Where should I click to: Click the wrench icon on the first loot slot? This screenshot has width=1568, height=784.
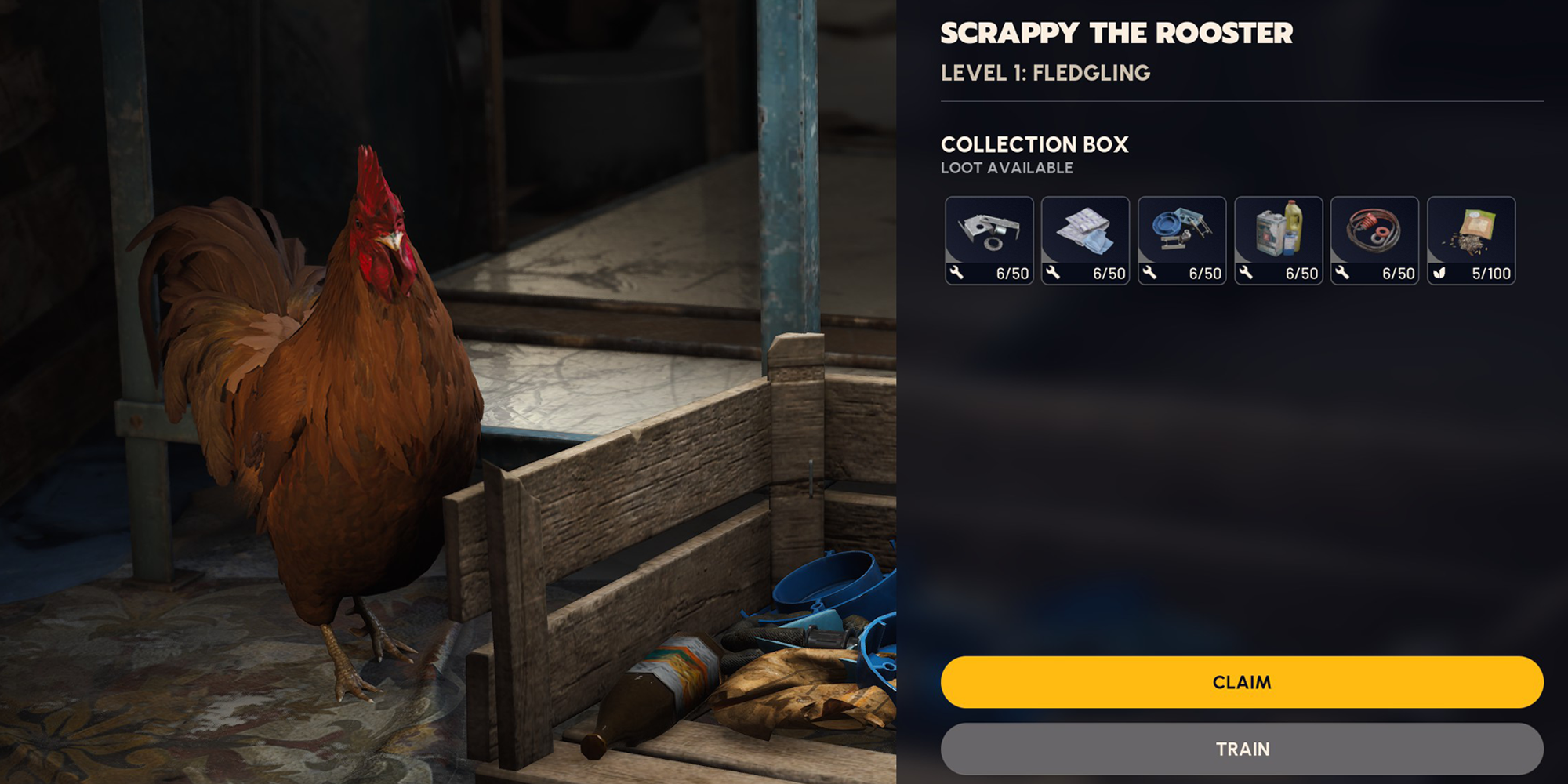[958, 274]
